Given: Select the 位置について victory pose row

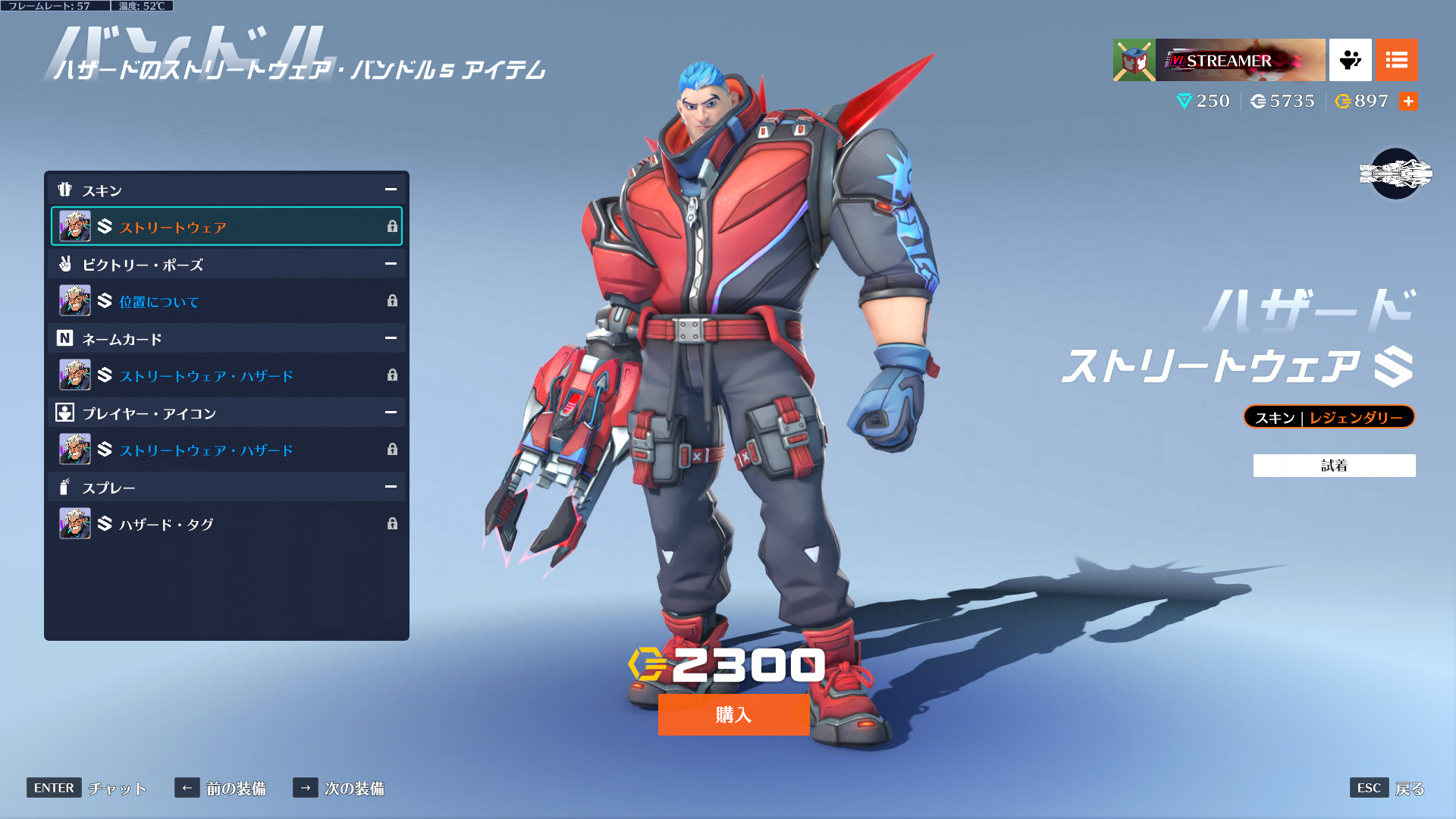Looking at the screenshot, I should 226,301.
